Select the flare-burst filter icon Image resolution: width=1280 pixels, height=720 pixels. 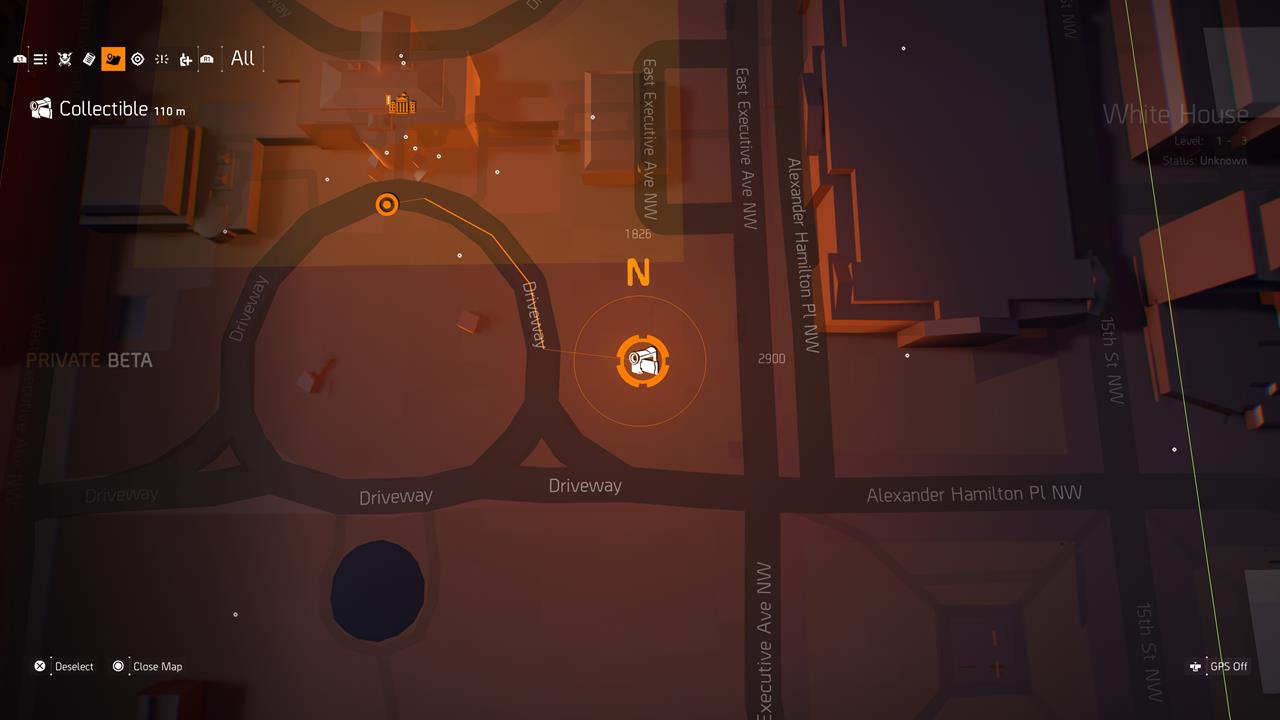(163, 58)
